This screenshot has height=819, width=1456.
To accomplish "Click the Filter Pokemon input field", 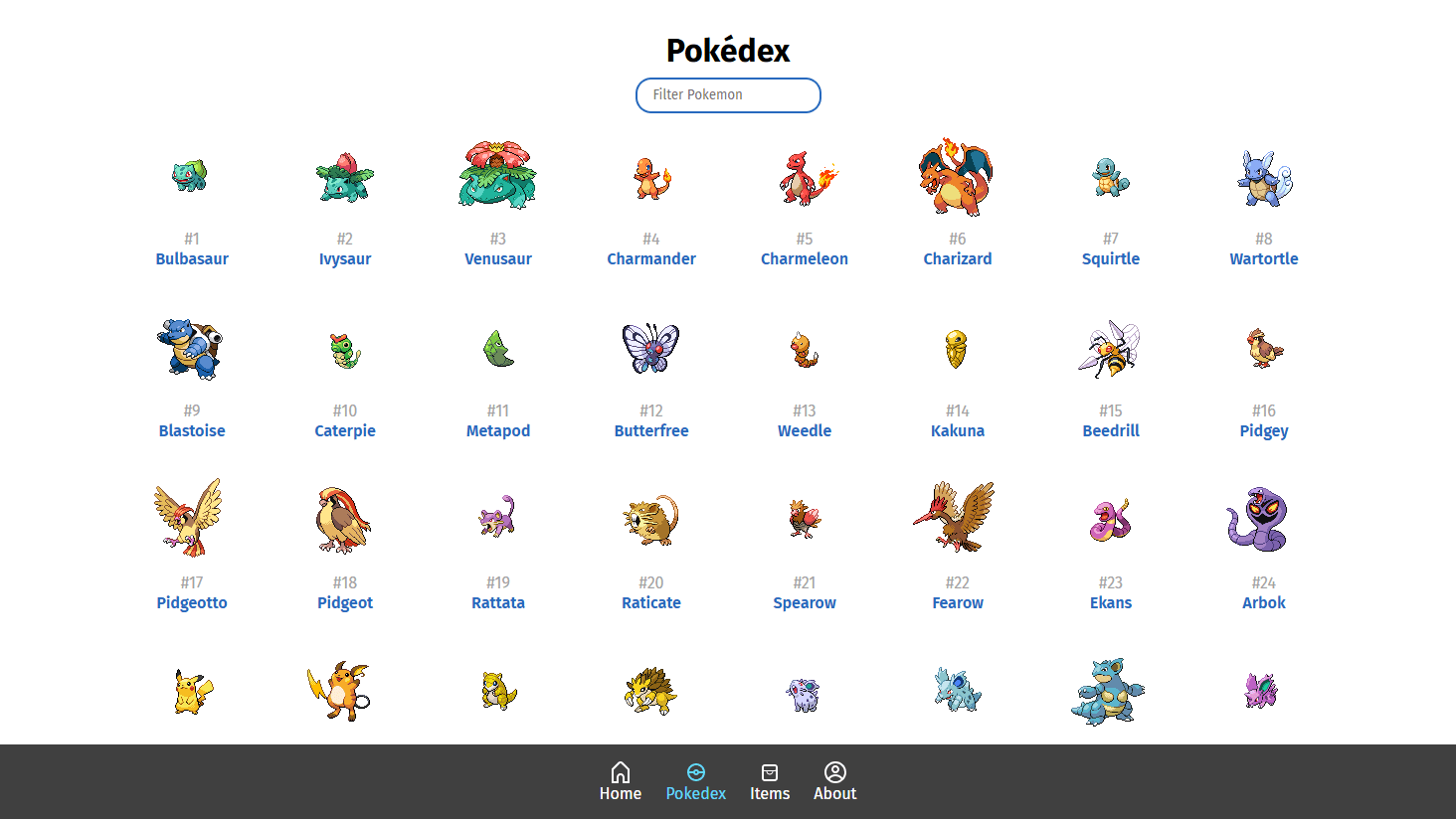I will click(x=728, y=94).
